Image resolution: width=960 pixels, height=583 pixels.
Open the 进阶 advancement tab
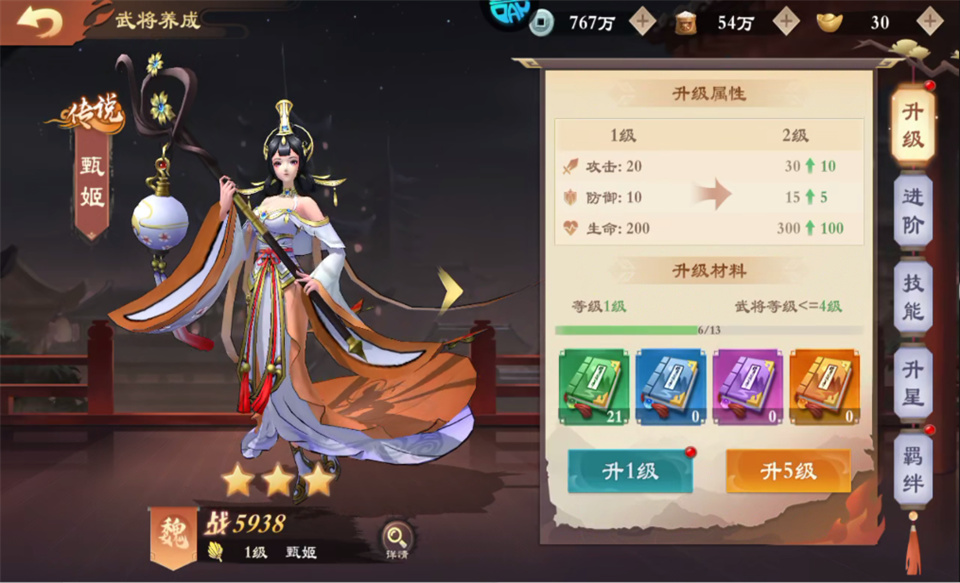[x=912, y=211]
